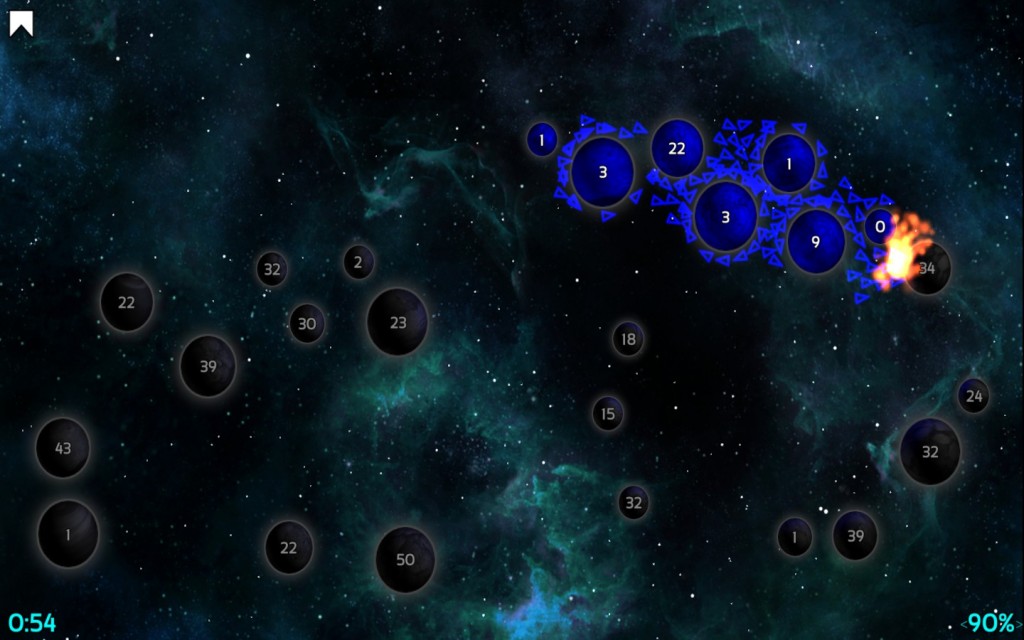Target the neutral planet numbered 43
This screenshot has width=1024, height=640.
[x=63, y=448]
